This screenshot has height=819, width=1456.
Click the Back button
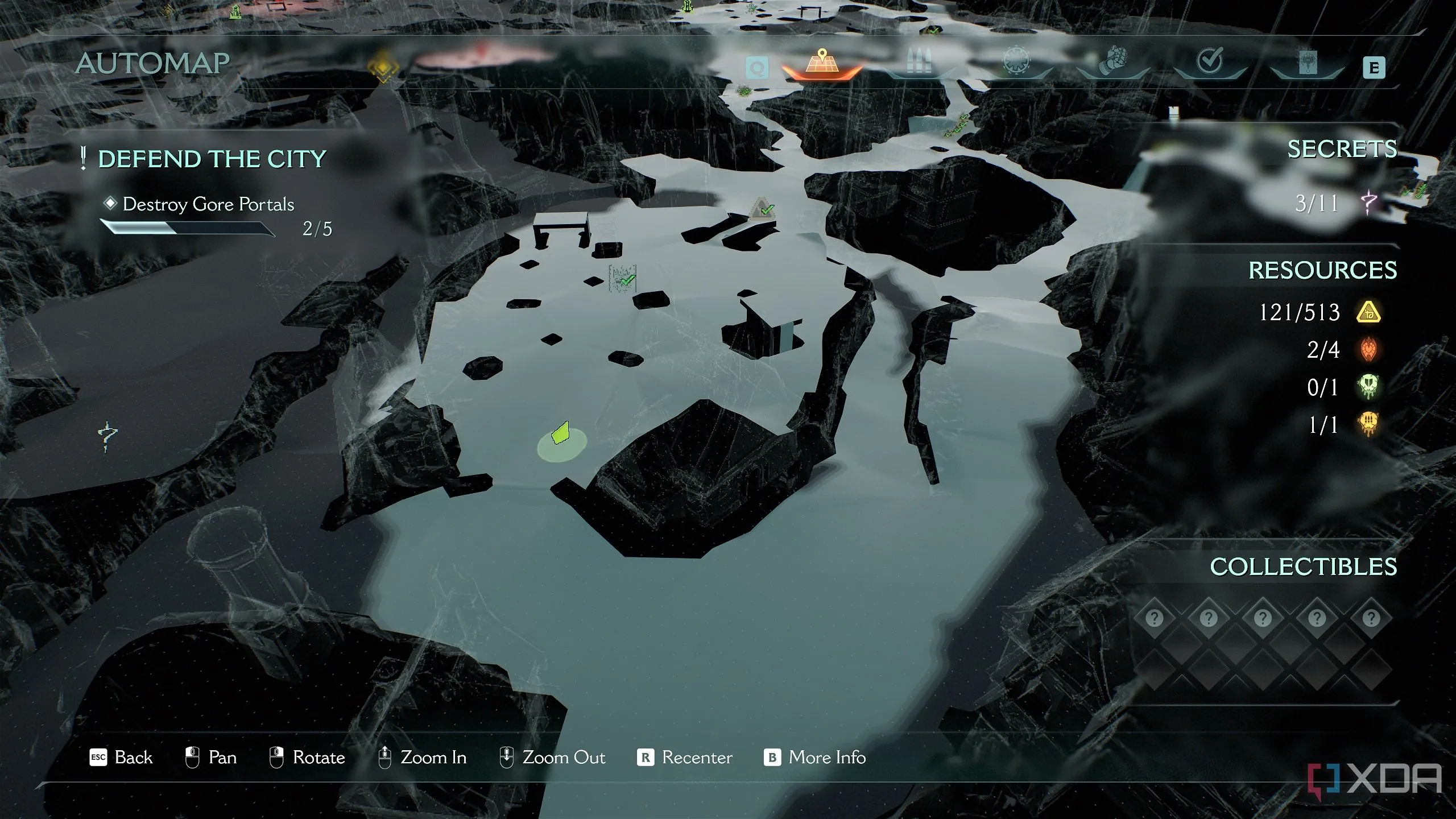[x=121, y=758]
